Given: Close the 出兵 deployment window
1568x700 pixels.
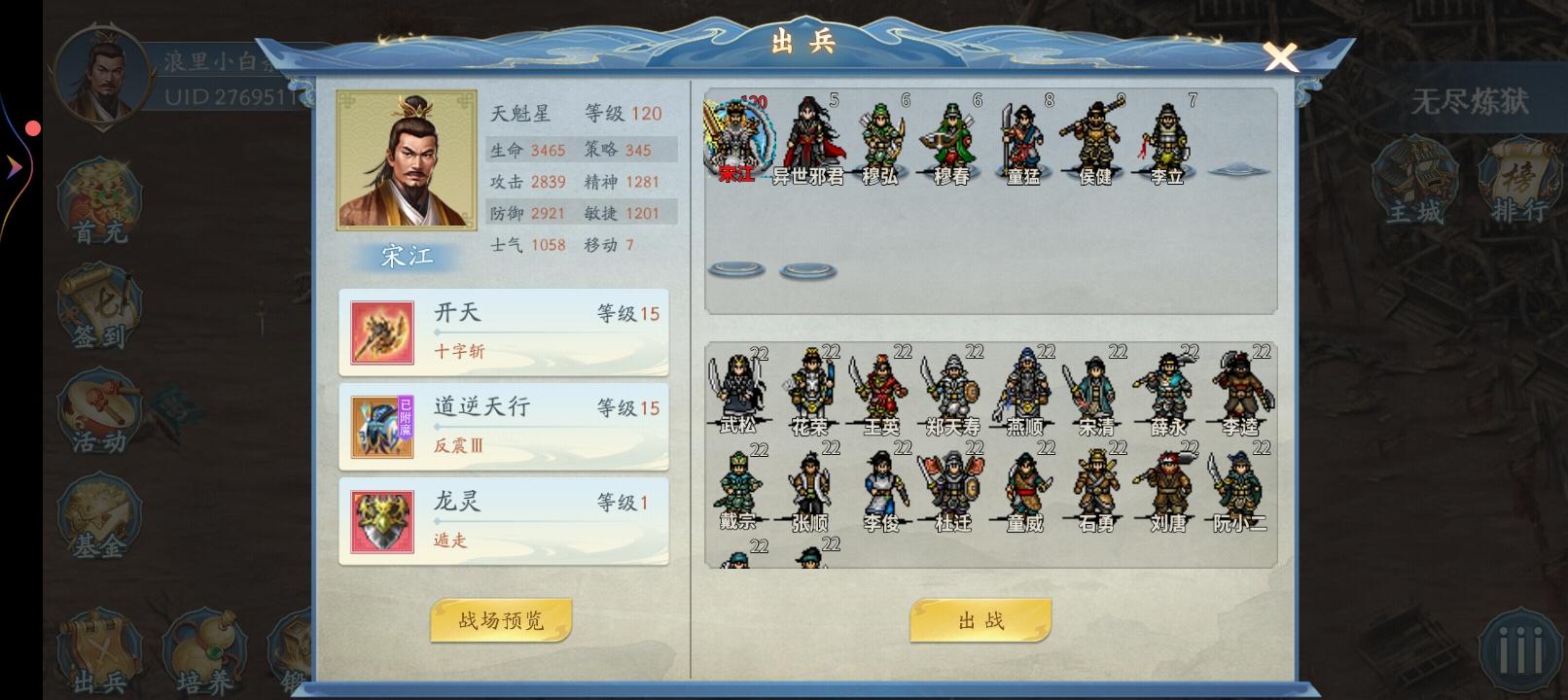Looking at the screenshot, I should pos(1281,58).
